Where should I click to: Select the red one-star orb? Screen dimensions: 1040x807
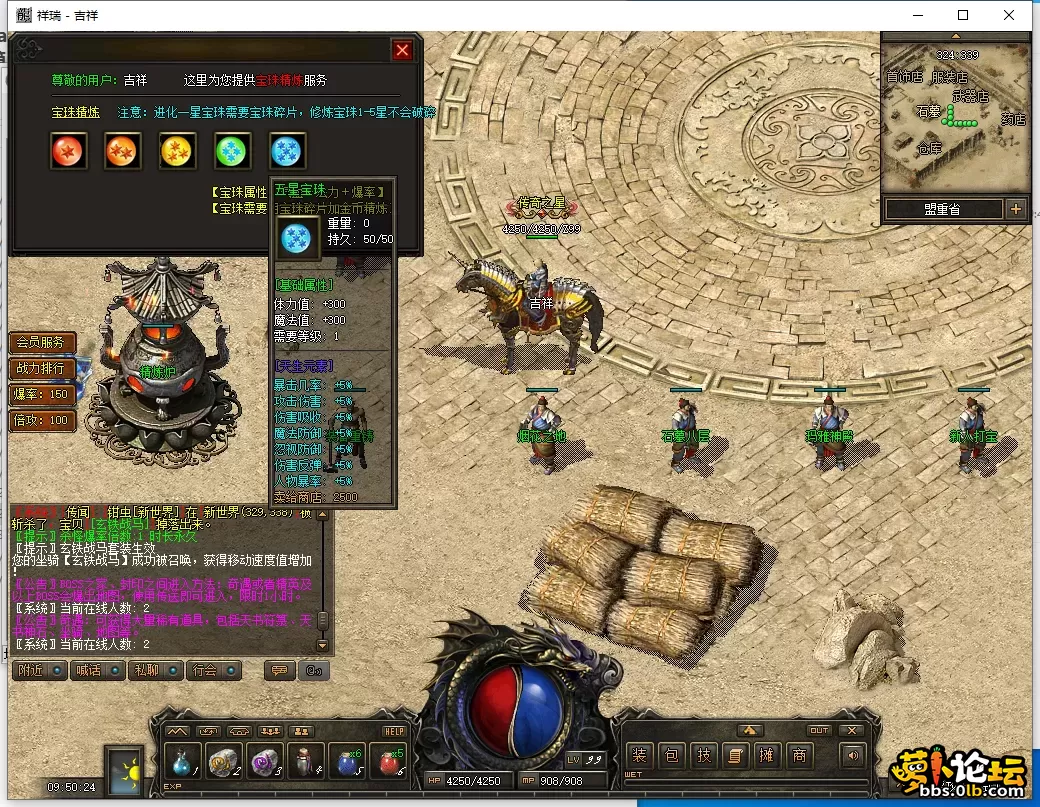68,151
